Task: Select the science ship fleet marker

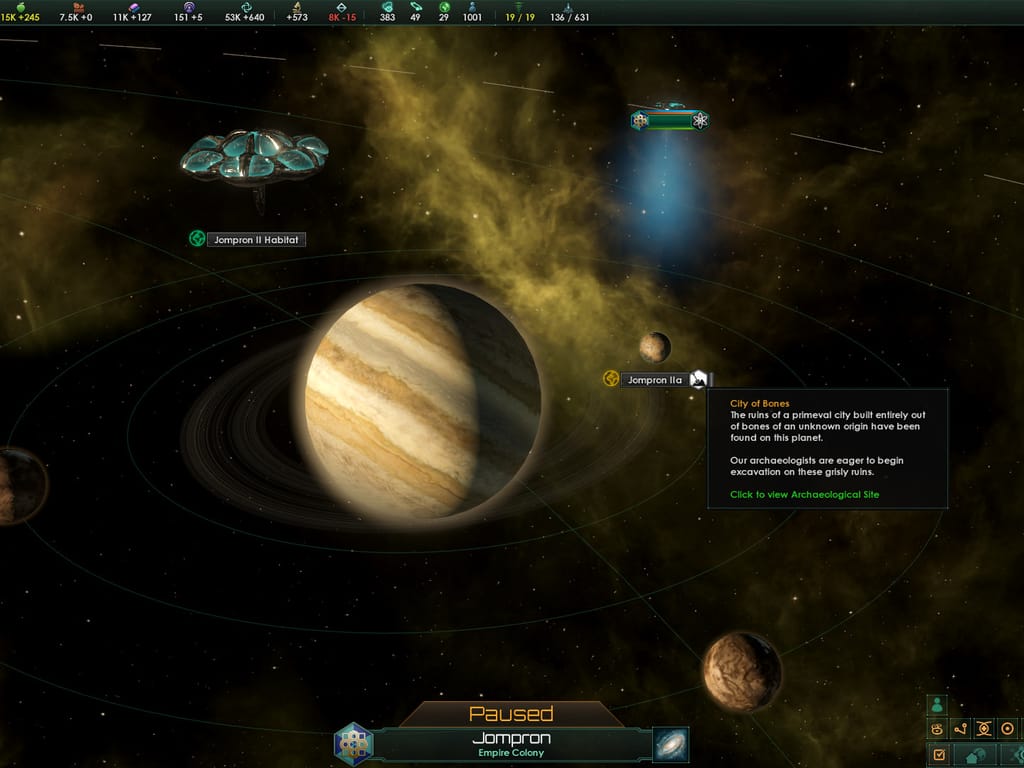Action: [670, 120]
